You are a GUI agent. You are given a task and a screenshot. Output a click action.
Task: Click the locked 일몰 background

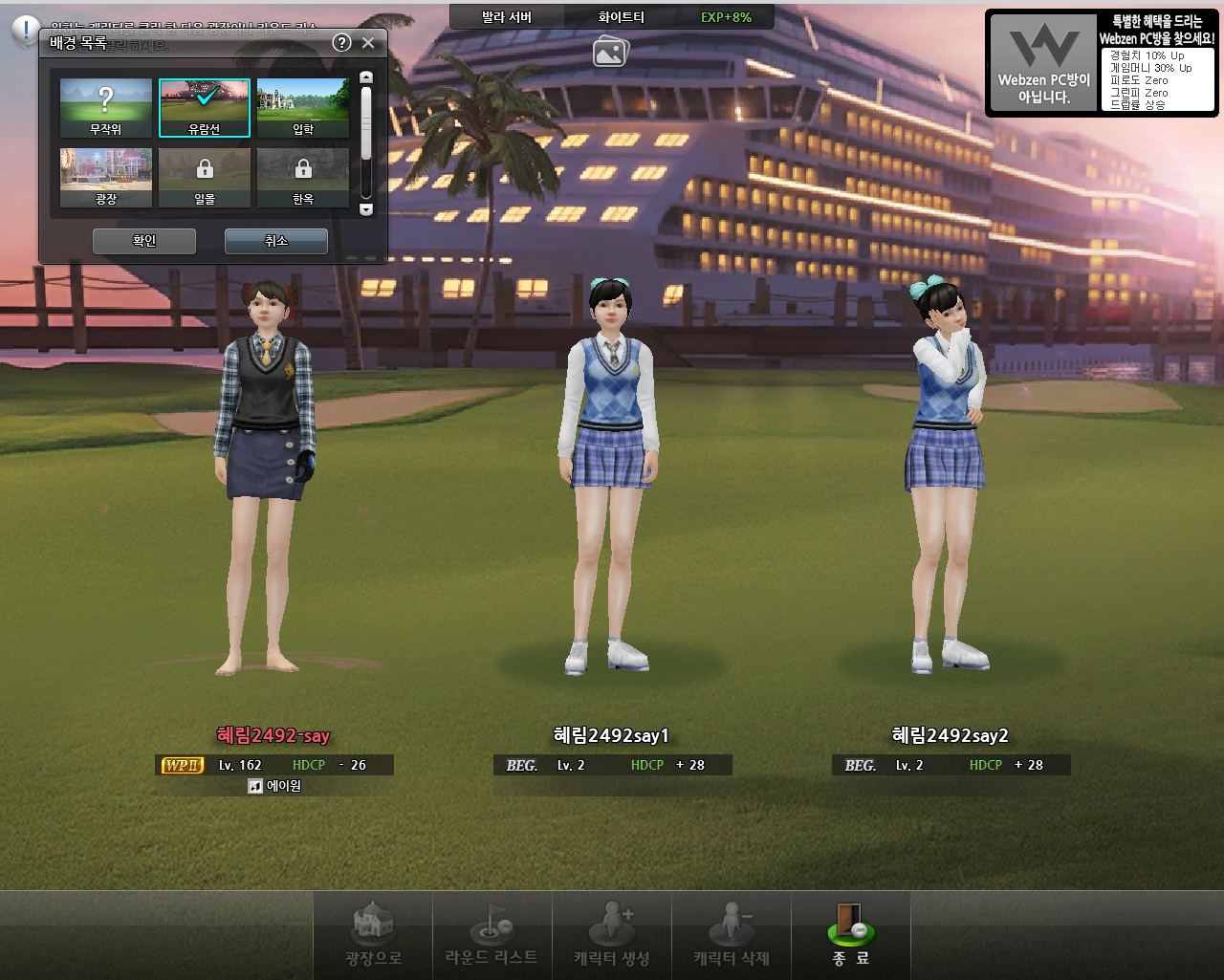coord(205,177)
